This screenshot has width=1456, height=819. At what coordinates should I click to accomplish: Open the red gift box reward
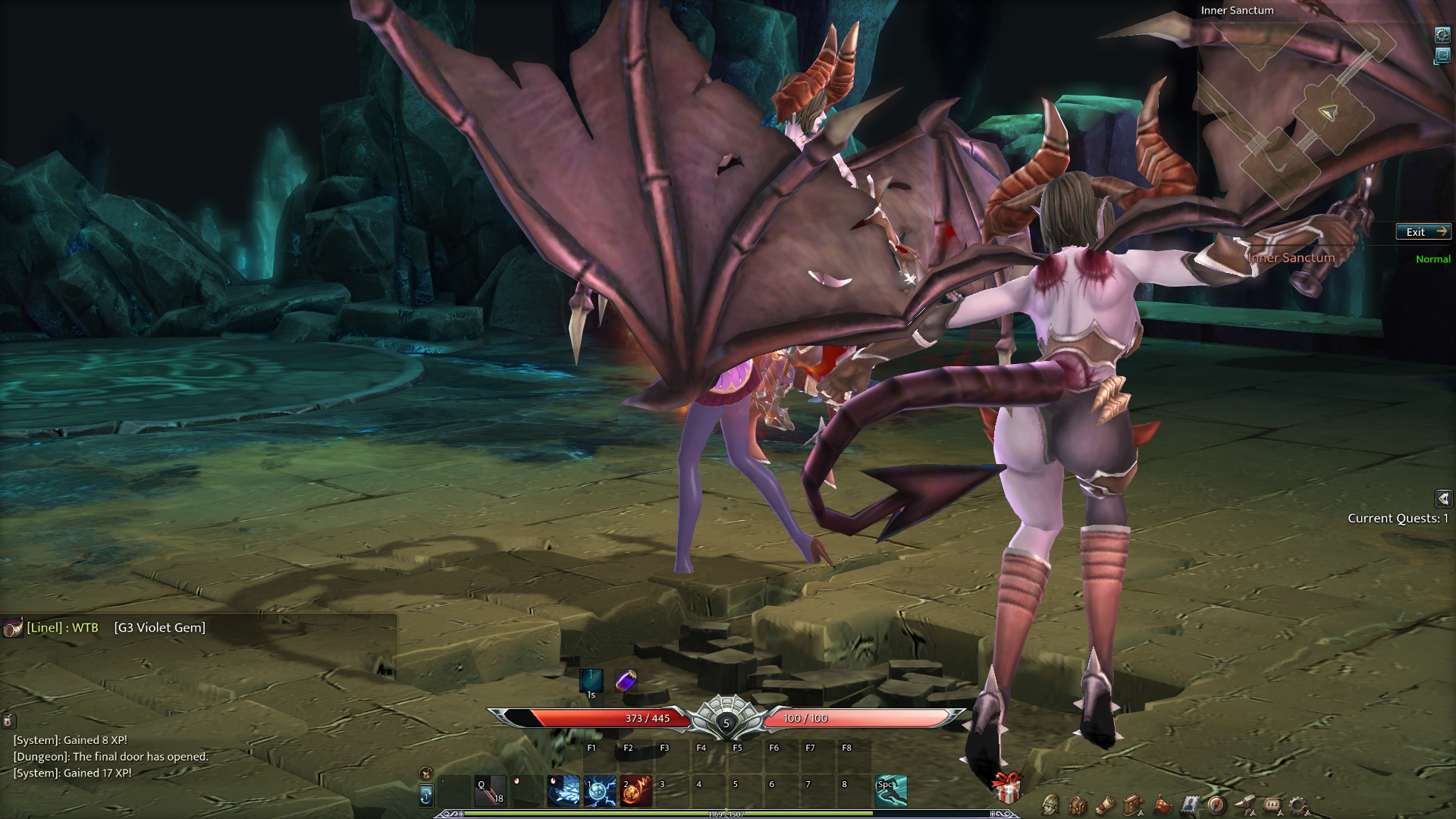tap(1007, 788)
